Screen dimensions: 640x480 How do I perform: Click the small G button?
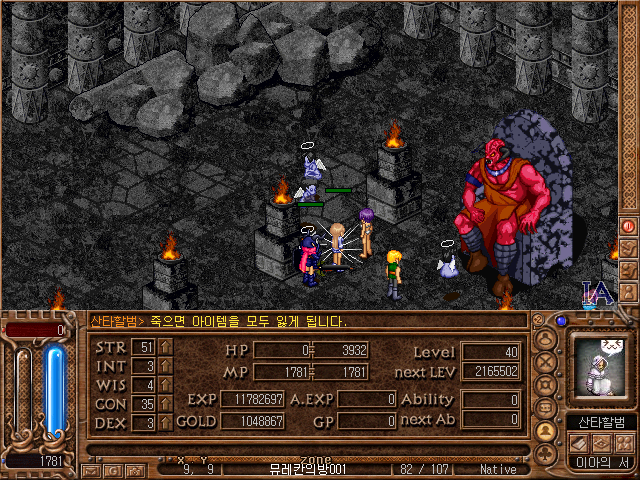click(108, 469)
